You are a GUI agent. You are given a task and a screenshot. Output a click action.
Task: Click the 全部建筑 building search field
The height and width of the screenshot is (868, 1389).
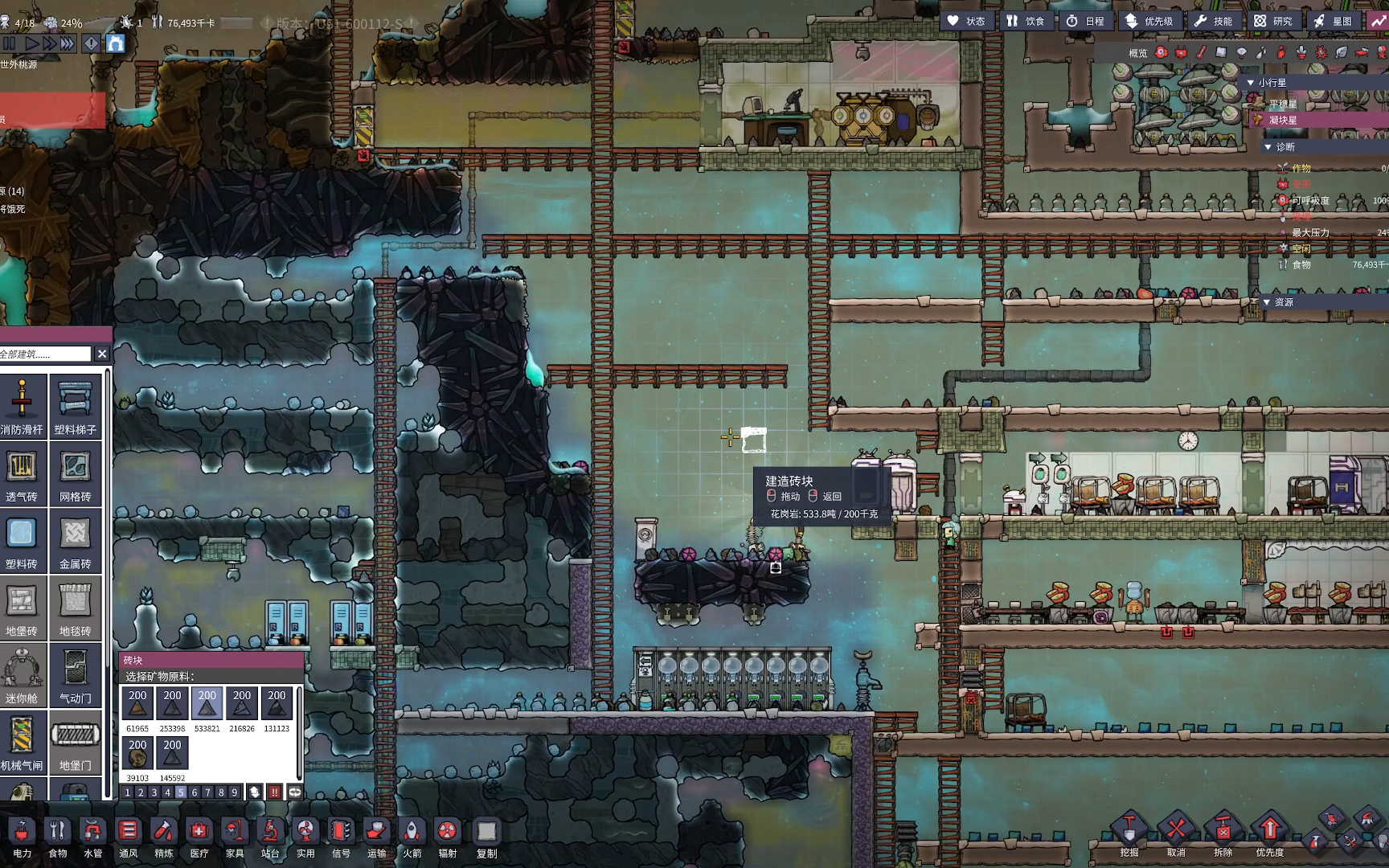pos(45,354)
